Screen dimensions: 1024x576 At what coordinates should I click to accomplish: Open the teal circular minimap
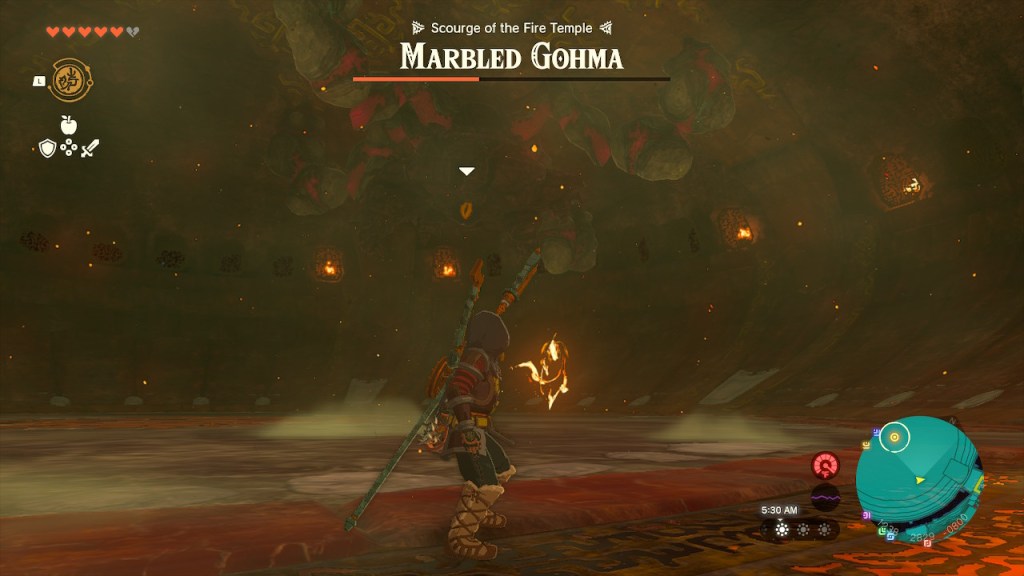pos(919,480)
